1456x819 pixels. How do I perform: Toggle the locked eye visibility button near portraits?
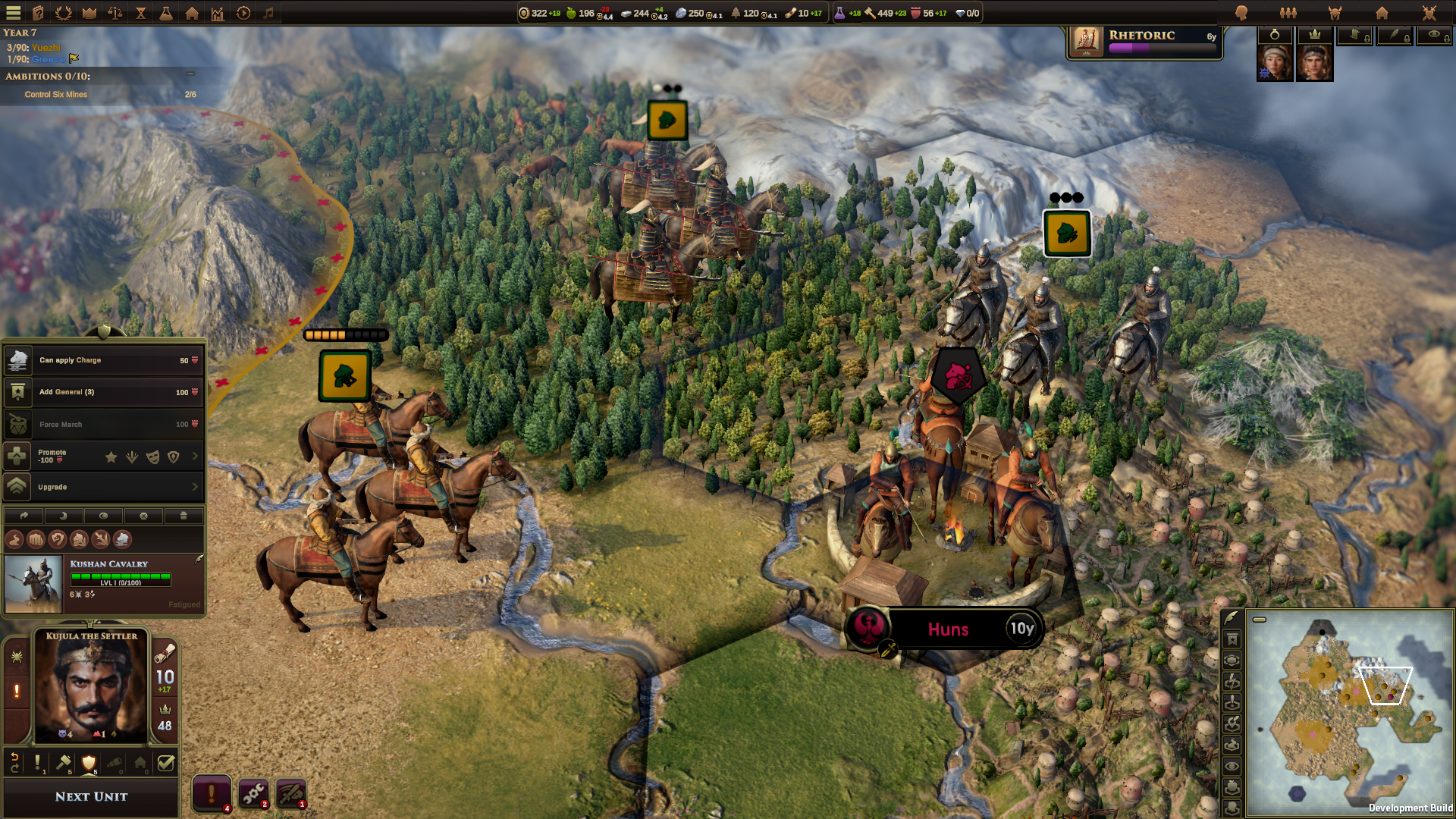tap(1435, 35)
